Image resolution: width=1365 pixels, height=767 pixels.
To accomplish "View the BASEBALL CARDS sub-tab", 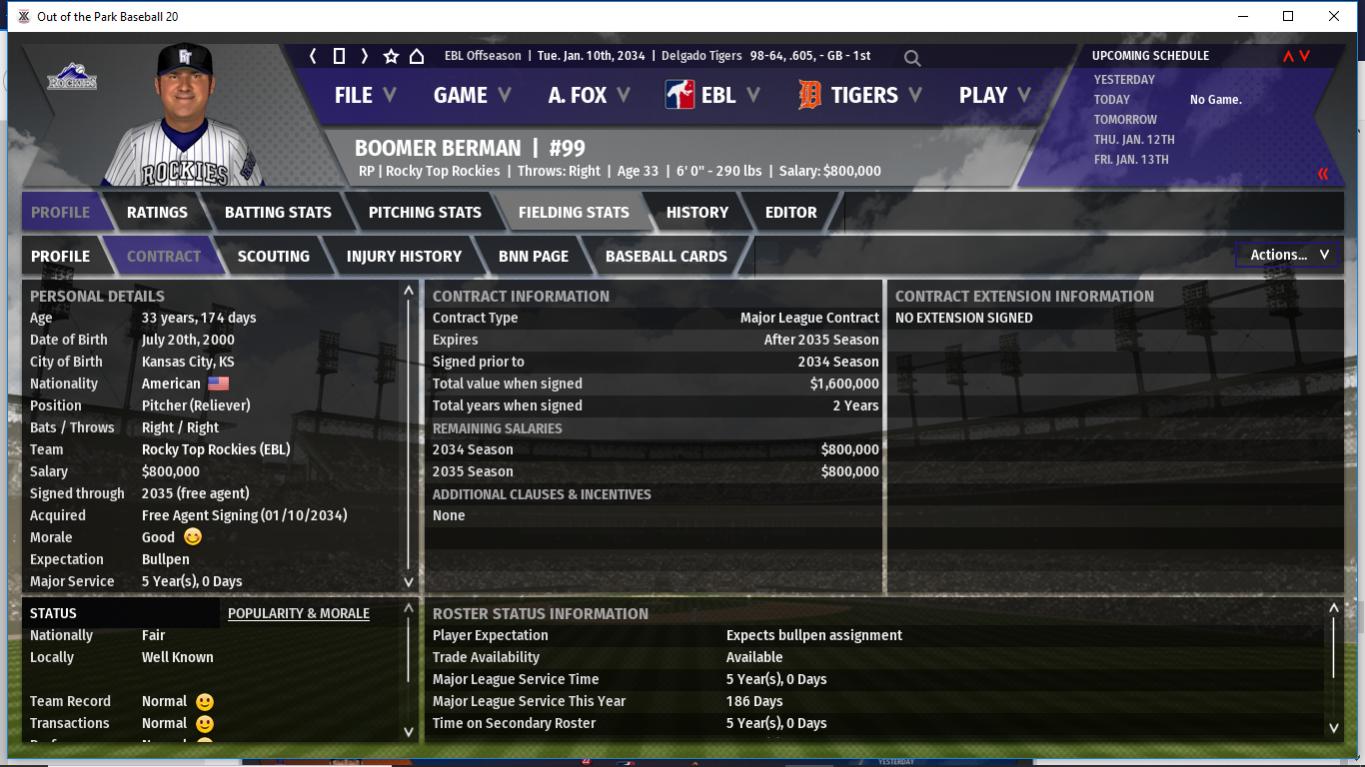I will tap(666, 256).
